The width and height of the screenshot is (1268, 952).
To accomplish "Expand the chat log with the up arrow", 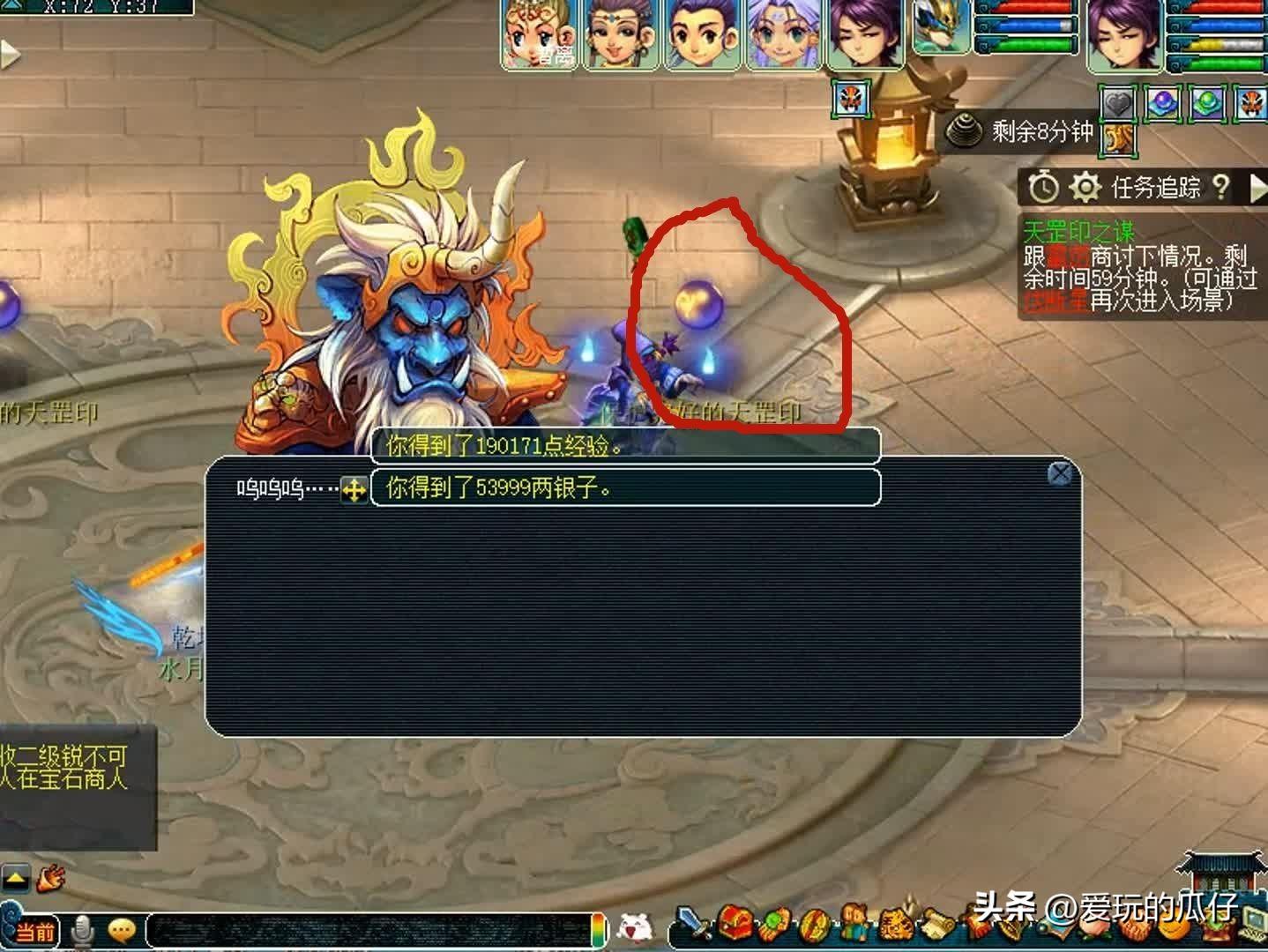I will (x=17, y=877).
